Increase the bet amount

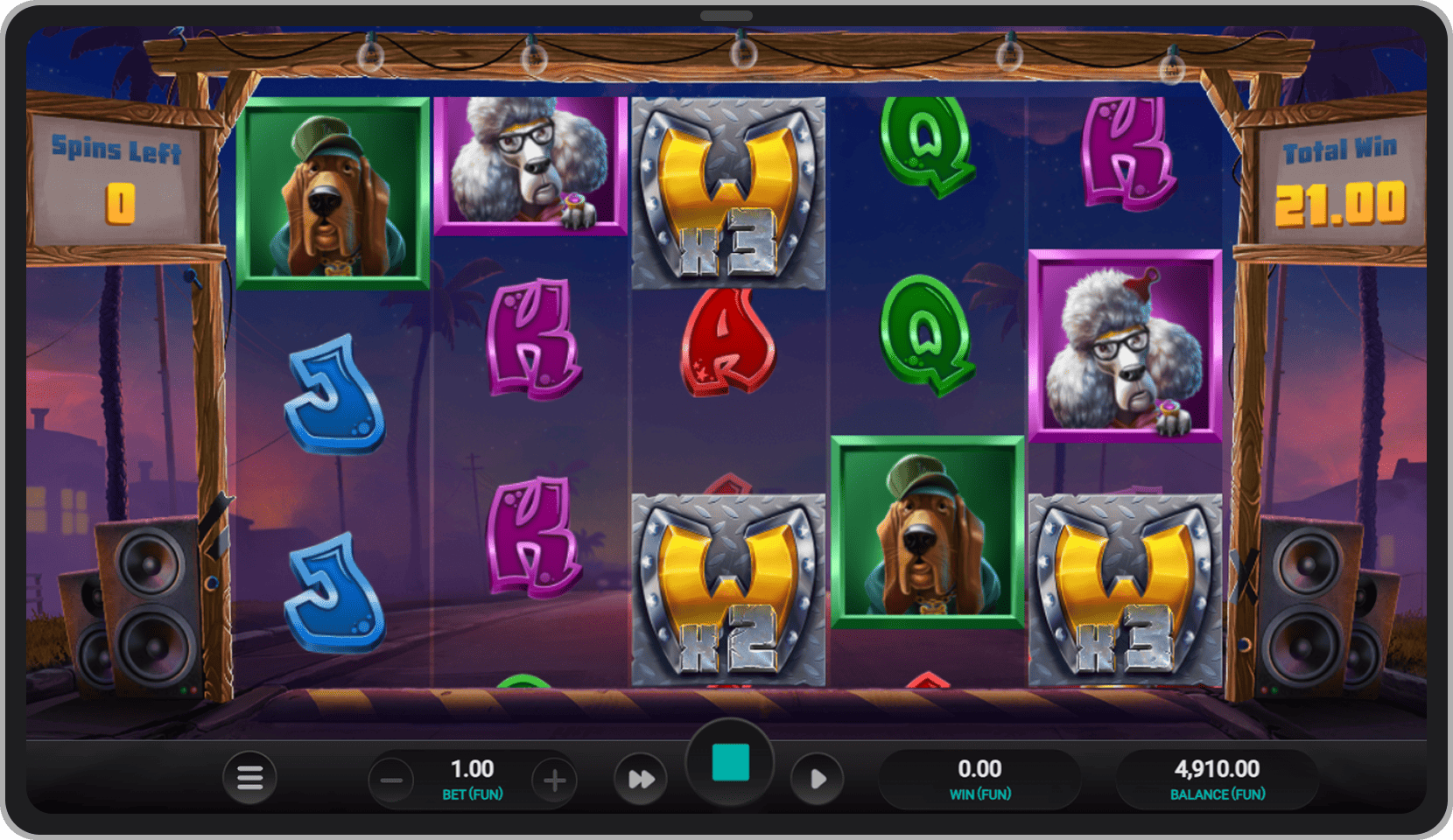(555, 780)
